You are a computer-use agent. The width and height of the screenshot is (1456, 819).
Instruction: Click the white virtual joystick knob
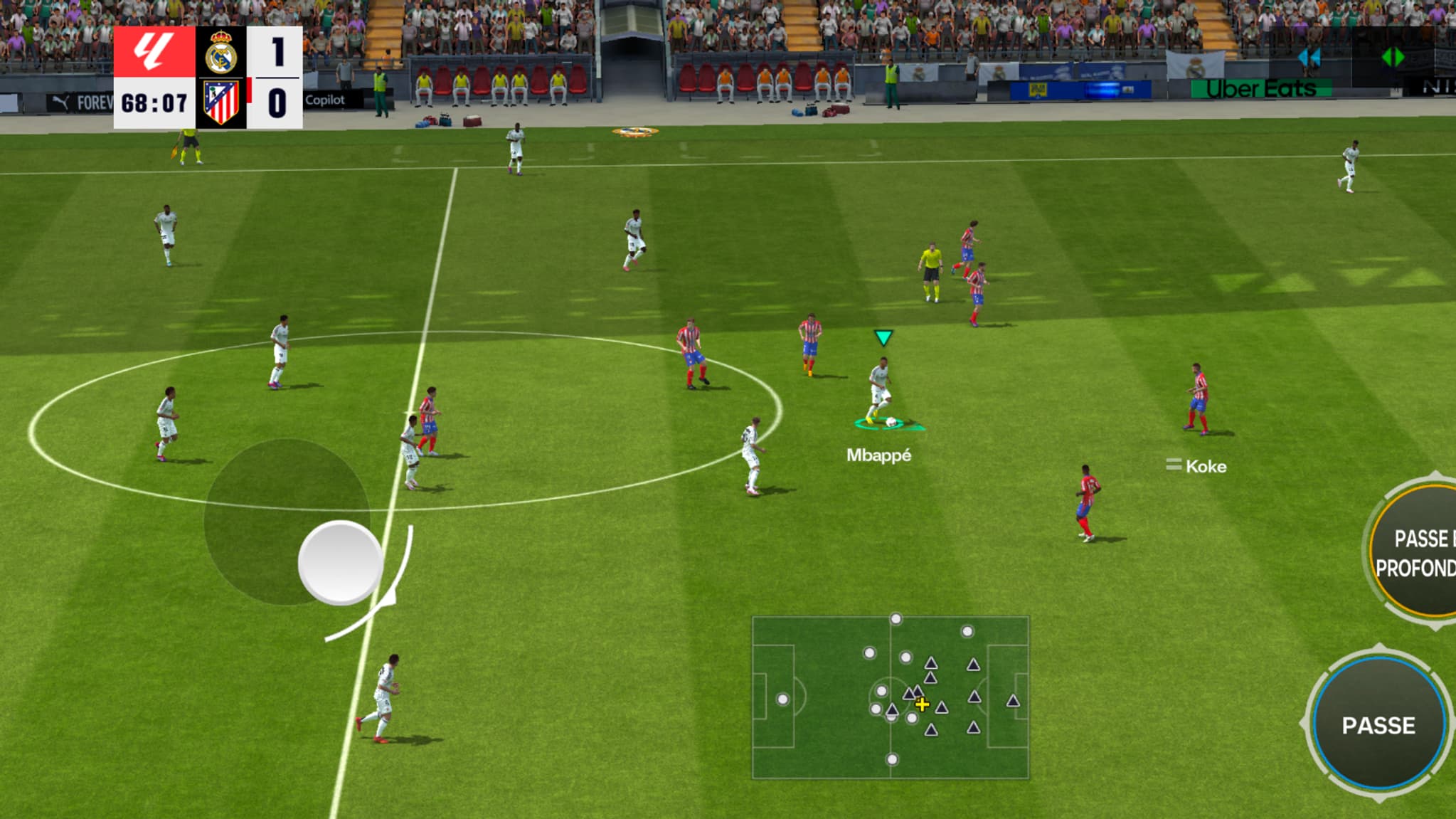341,562
